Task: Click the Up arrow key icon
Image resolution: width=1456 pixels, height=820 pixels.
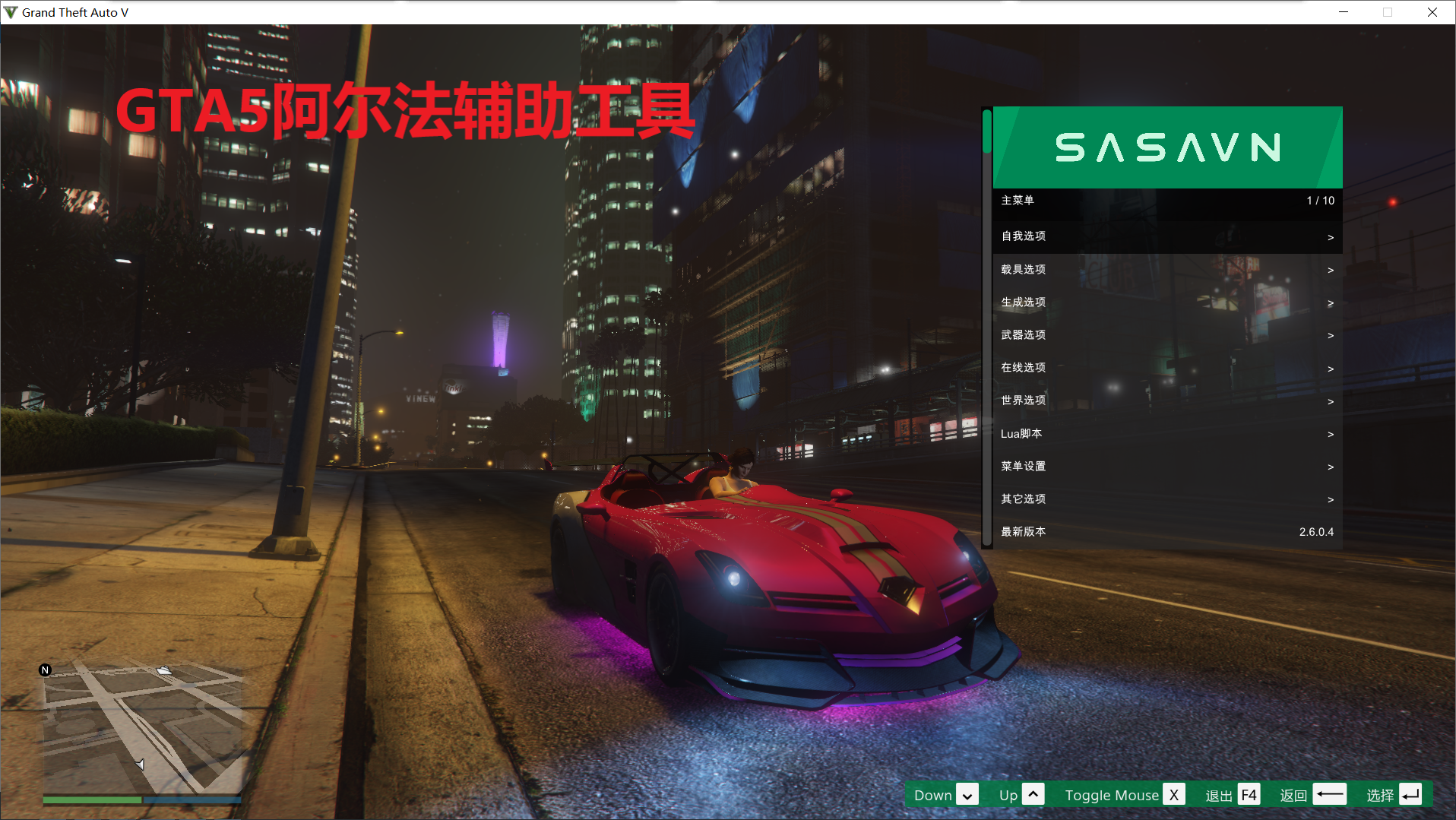Action: click(x=1034, y=794)
